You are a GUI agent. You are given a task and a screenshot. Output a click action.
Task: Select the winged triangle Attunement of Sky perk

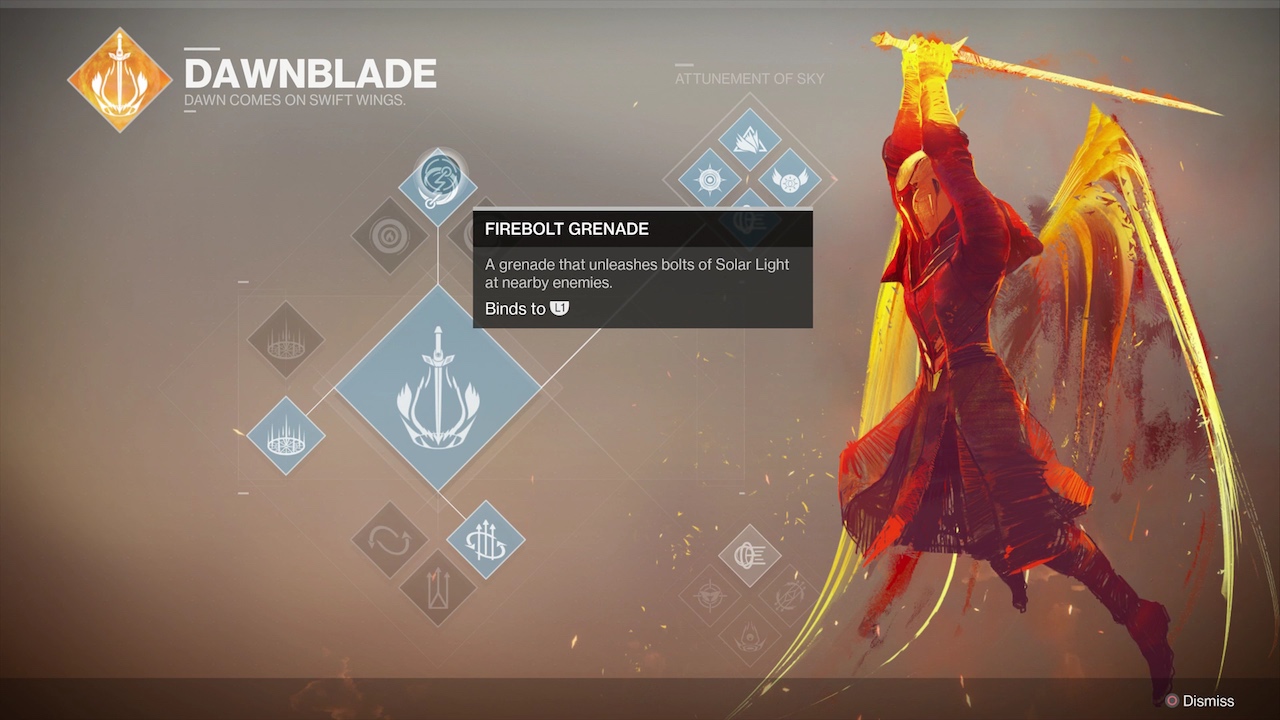(x=749, y=140)
